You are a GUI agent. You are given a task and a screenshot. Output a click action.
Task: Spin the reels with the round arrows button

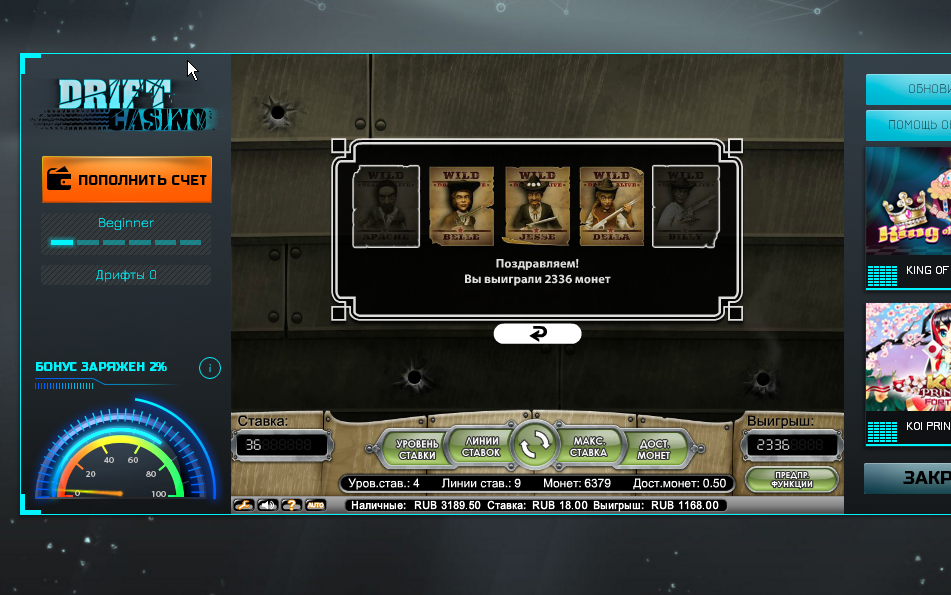coord(536,446)
